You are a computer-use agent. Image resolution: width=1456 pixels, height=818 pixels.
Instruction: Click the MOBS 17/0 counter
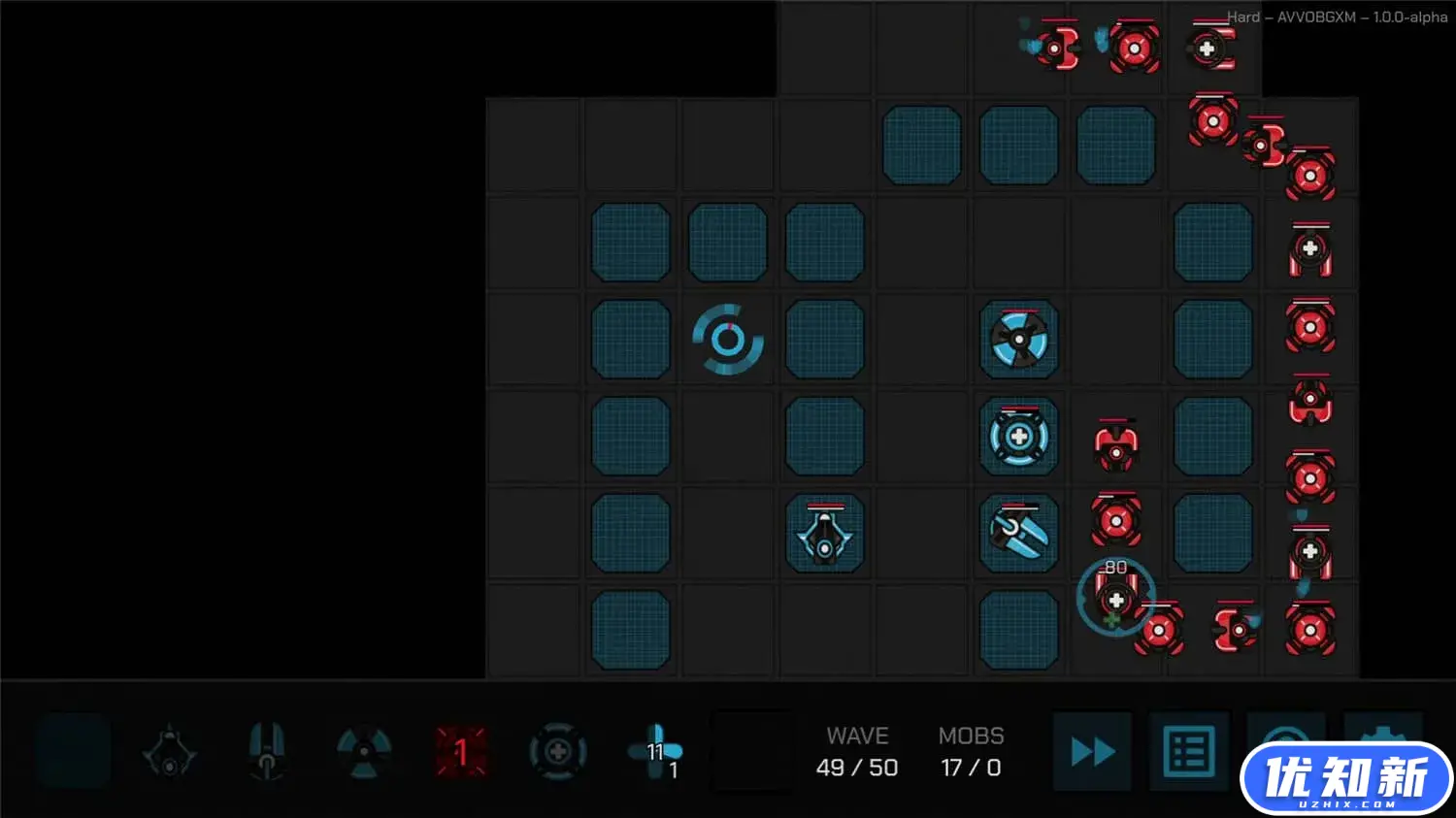coord(971,752)
